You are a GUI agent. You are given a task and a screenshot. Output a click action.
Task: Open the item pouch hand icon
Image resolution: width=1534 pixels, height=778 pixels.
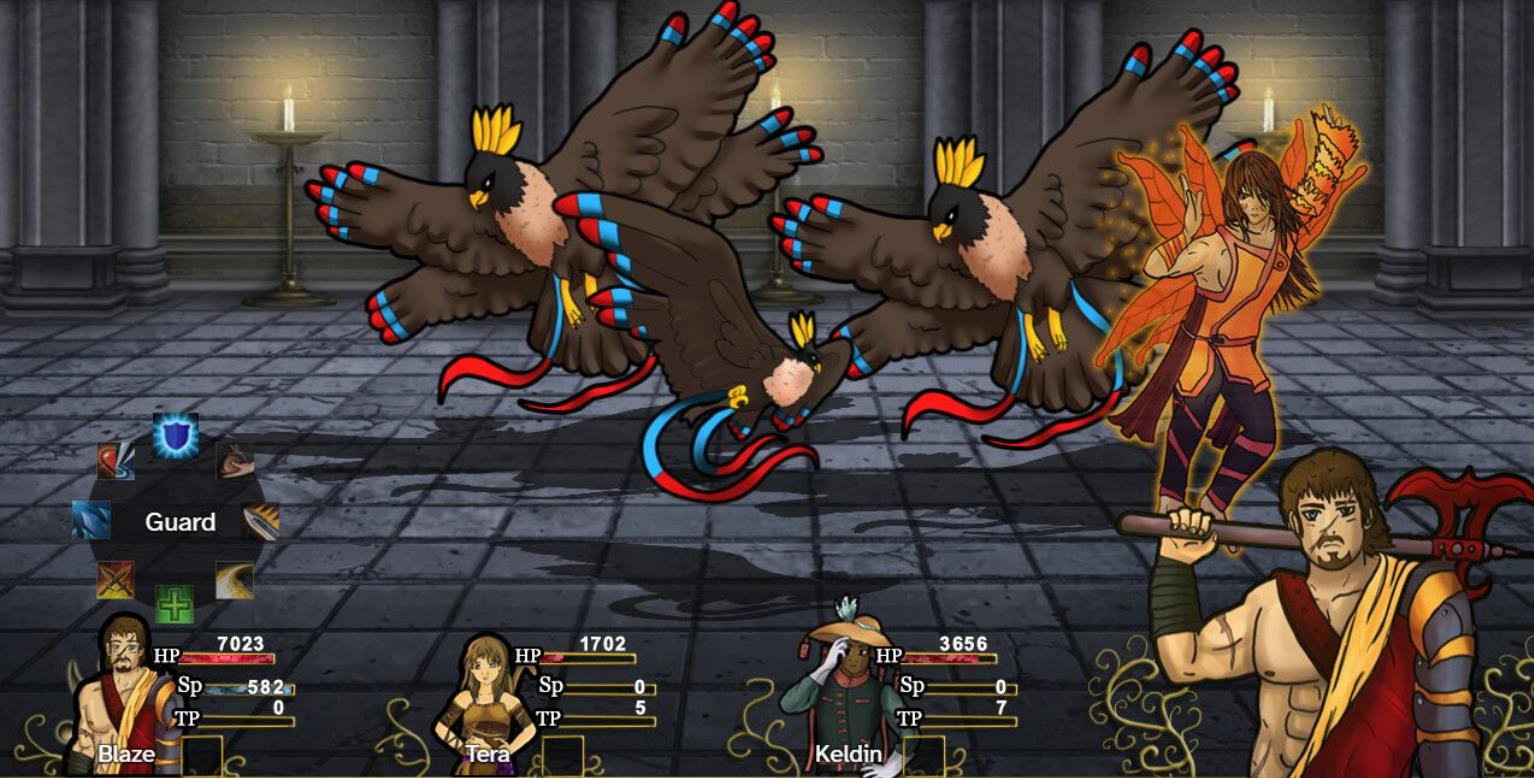click(x=235, y=461)
